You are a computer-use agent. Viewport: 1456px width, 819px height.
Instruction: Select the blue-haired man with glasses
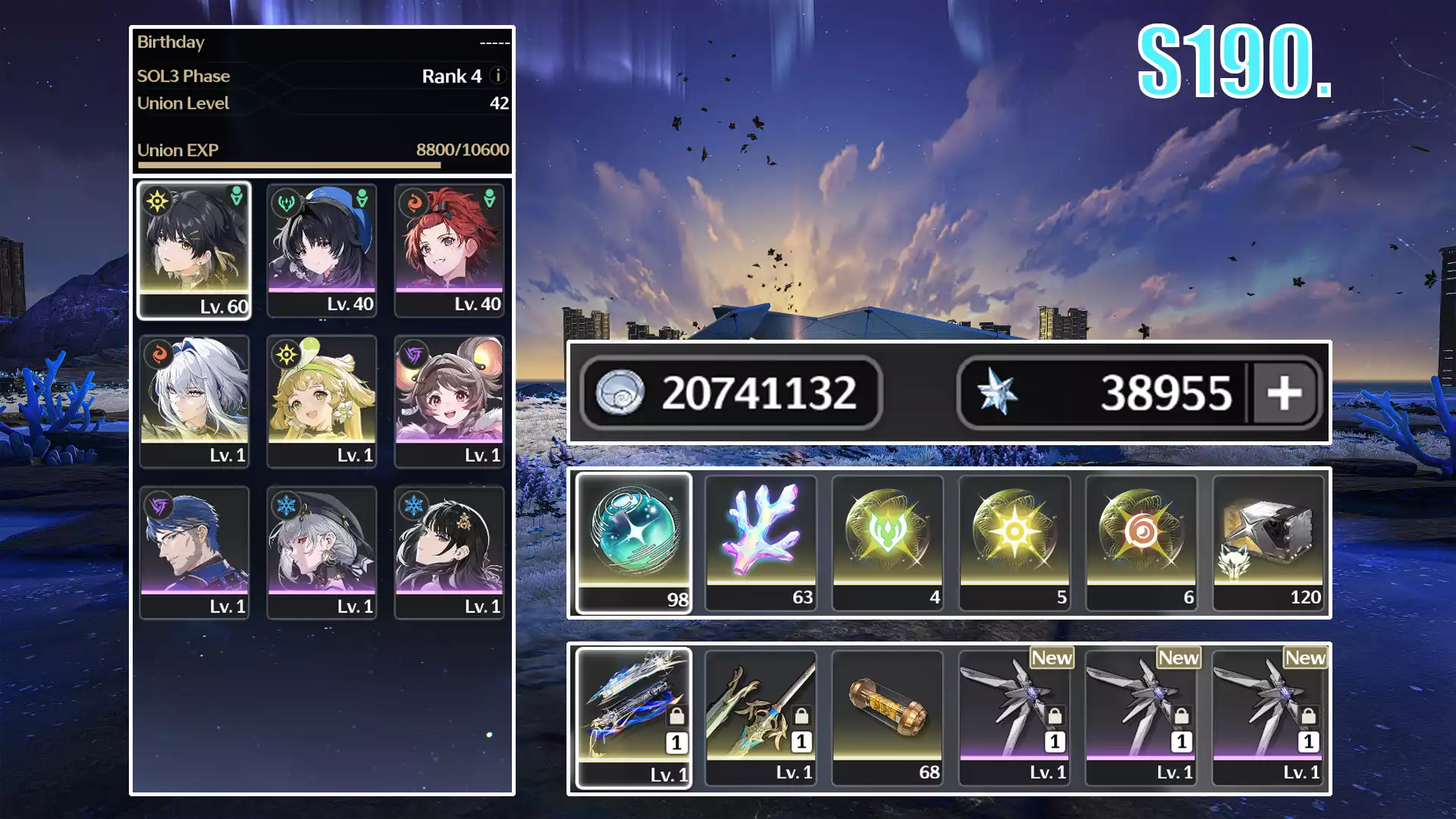pyautogui.click(x=194, y=552)
